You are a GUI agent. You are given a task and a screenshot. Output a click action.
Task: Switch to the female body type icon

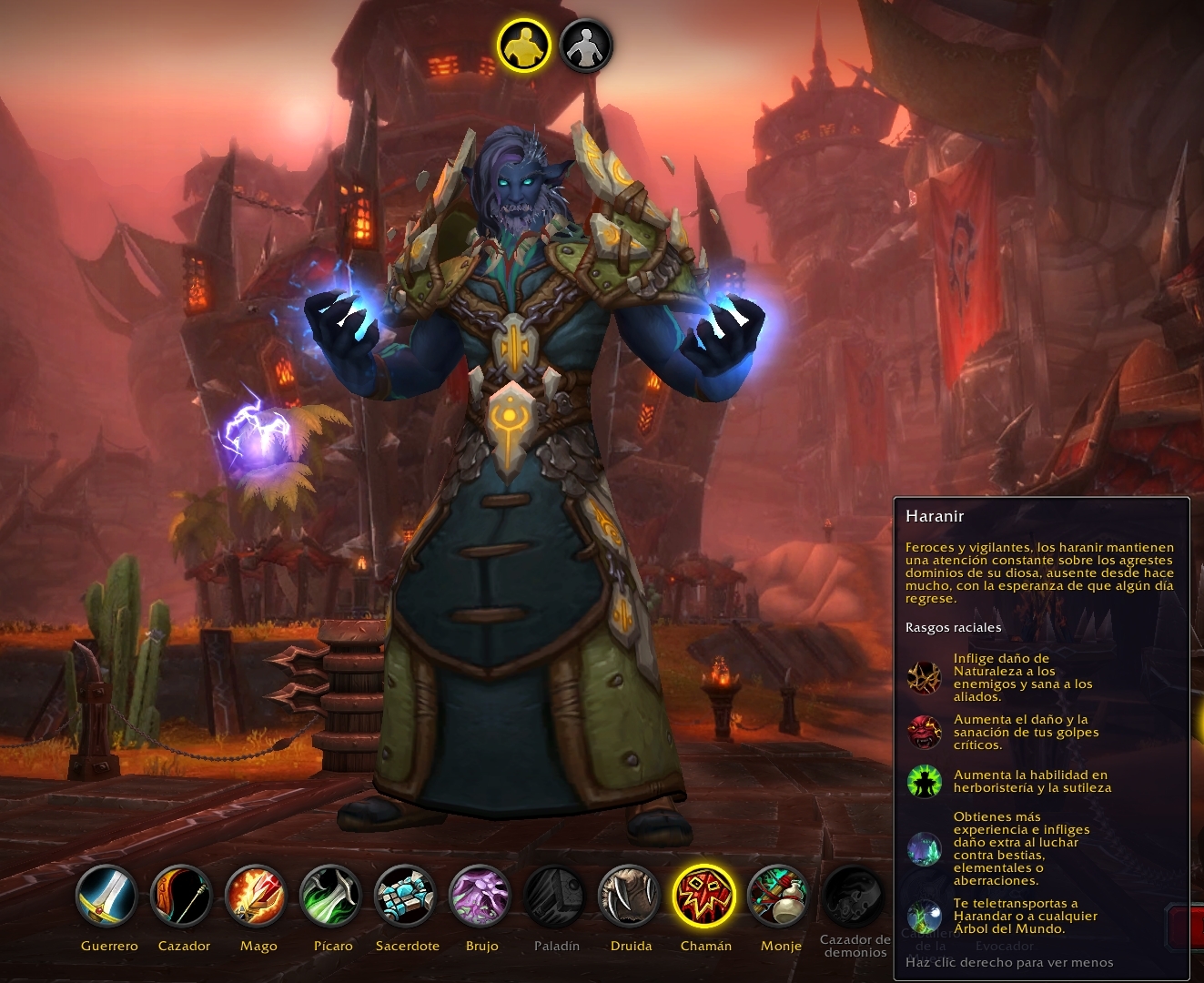585,46
